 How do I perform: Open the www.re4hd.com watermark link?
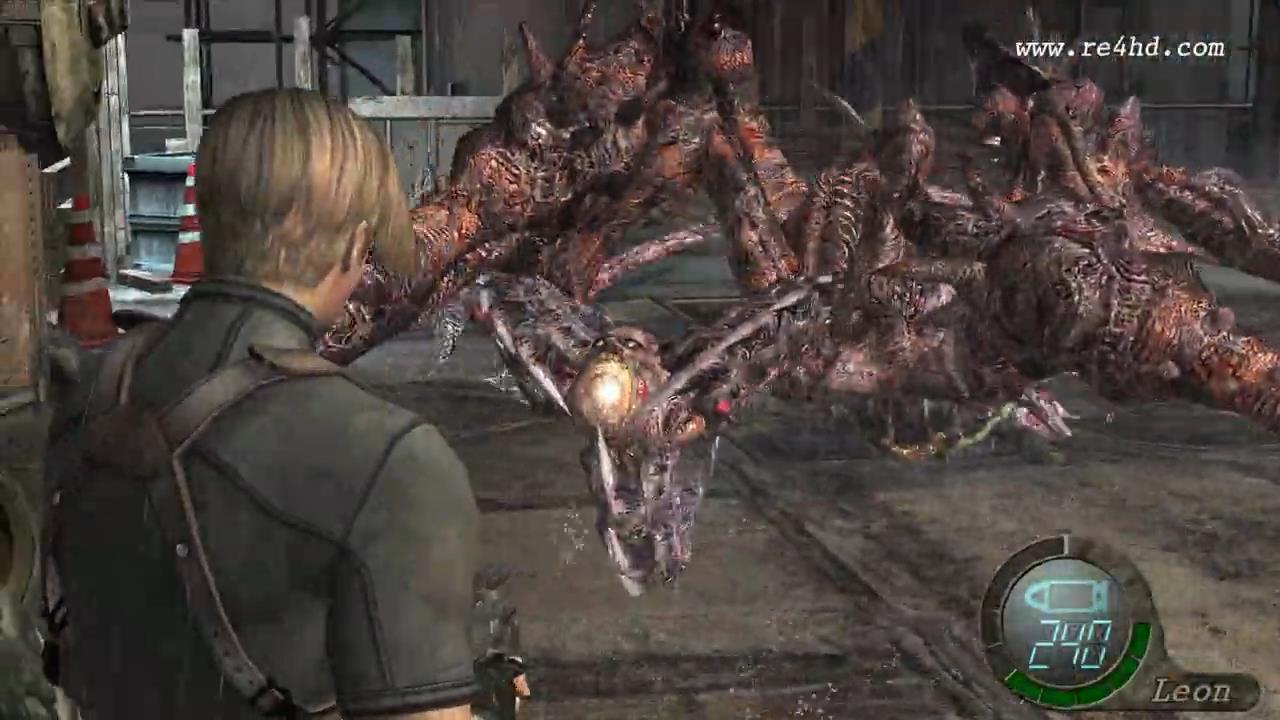coord(1119,48)
